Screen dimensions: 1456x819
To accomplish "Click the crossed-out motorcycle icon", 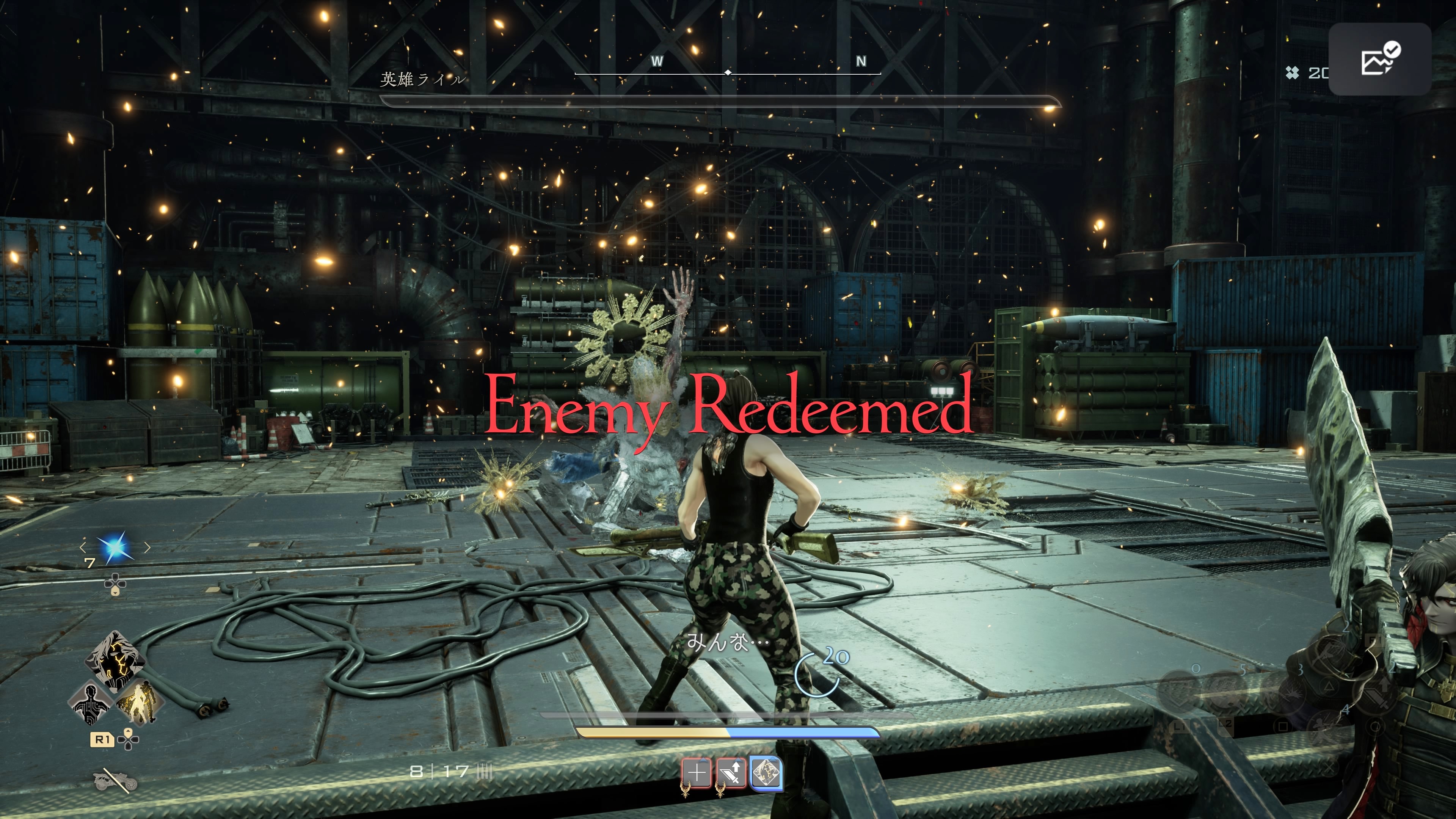I will (115, 781).
